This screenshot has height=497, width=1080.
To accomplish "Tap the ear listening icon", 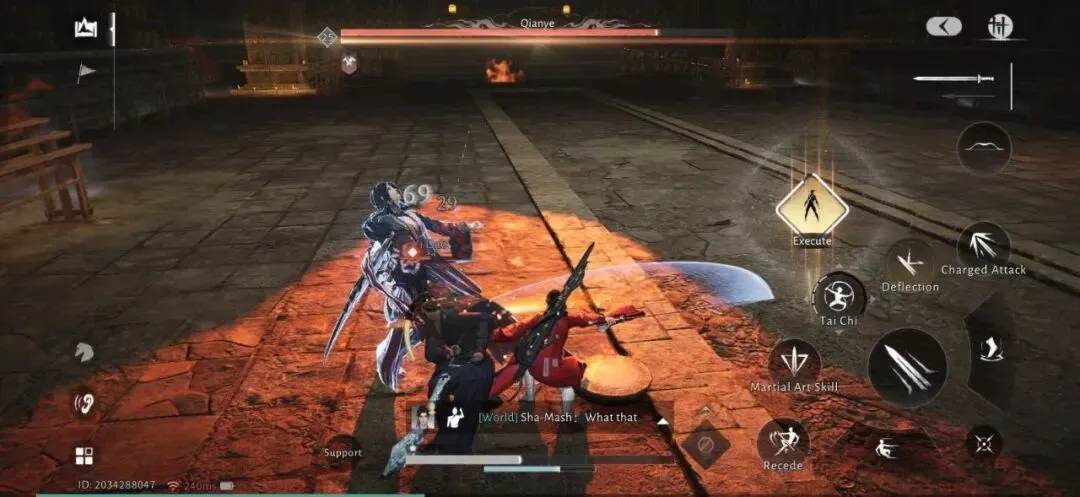I will click(x=84, y=403).
